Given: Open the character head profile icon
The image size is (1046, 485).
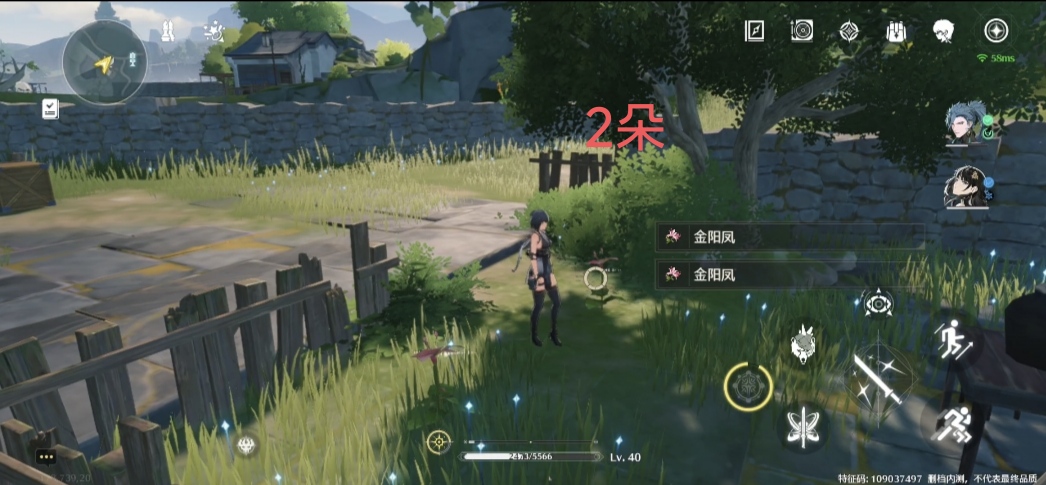Looking at the screenshot, I should click(943, 31).
